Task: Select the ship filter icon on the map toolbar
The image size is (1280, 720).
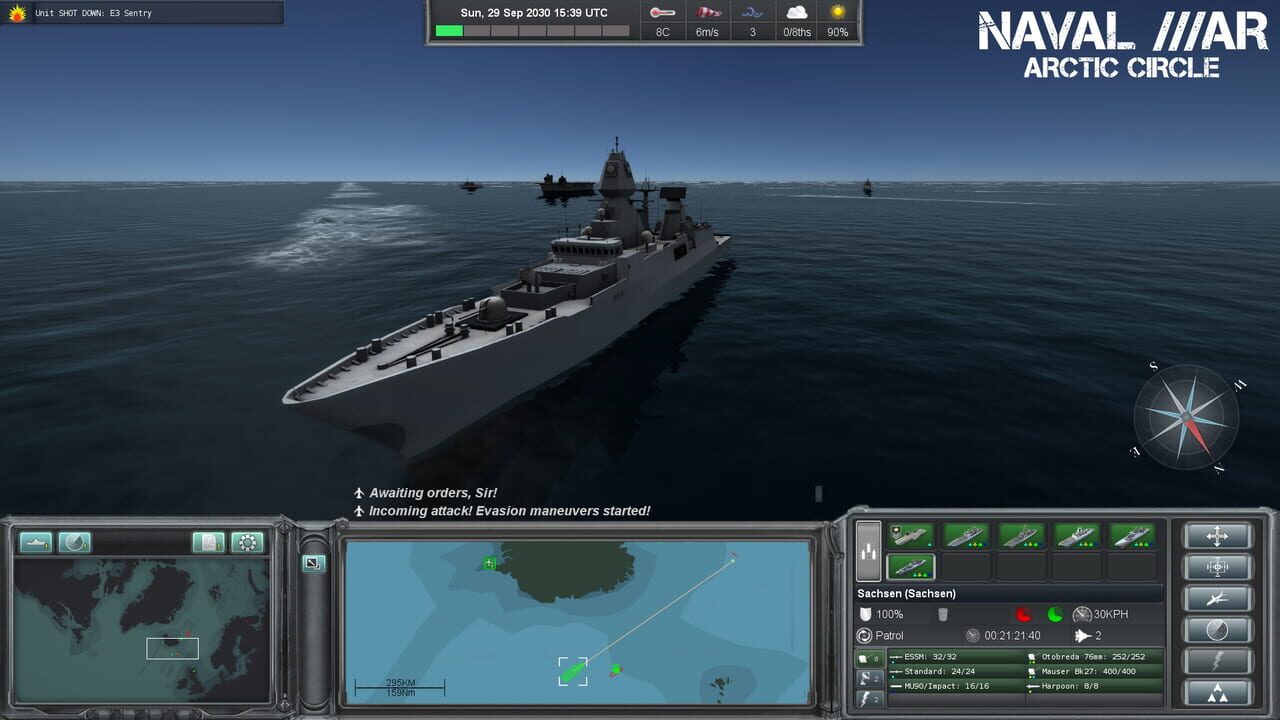Action: tap(36, 542)
